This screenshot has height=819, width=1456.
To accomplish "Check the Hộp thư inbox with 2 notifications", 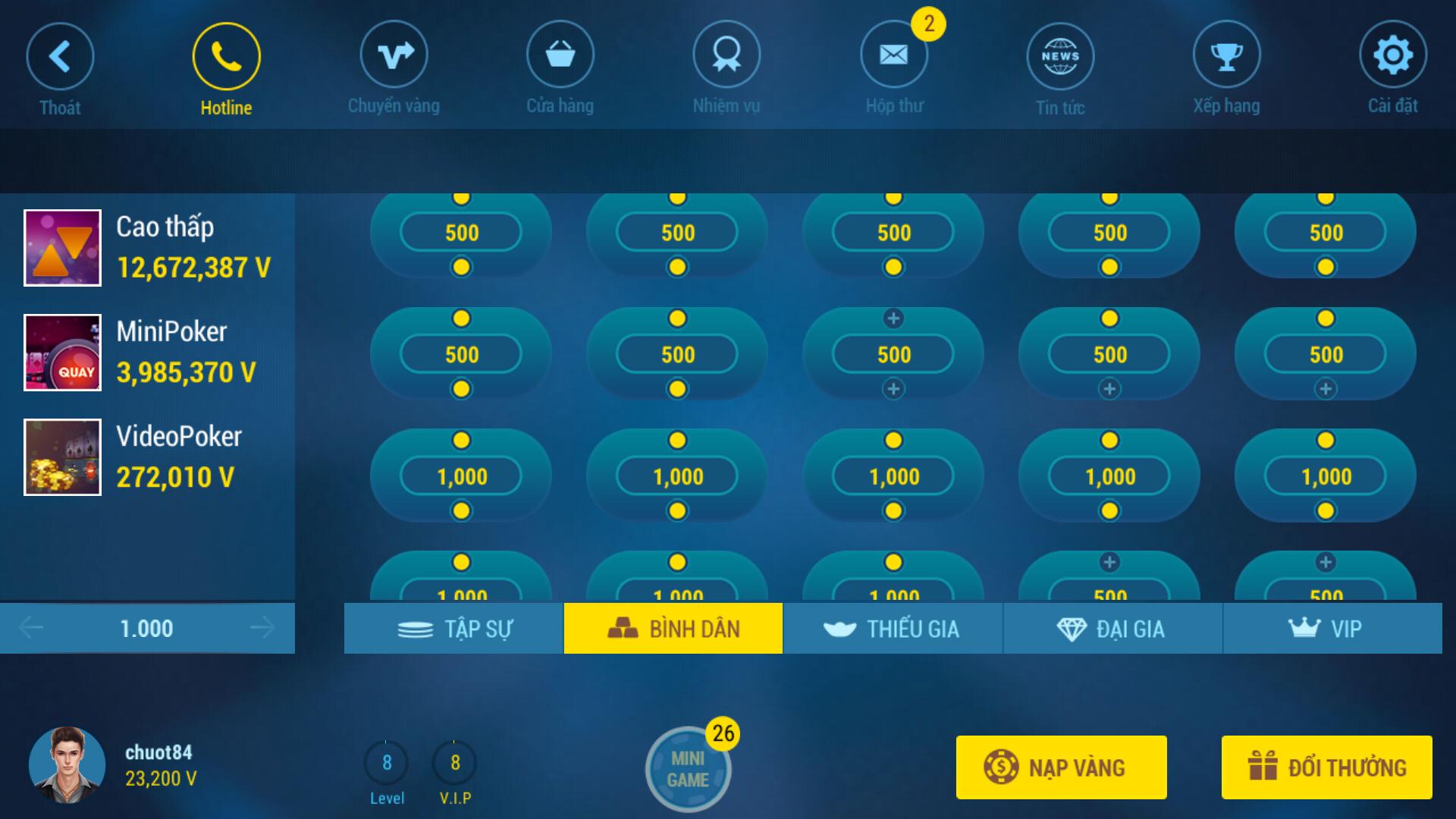I will pos(893,55).
